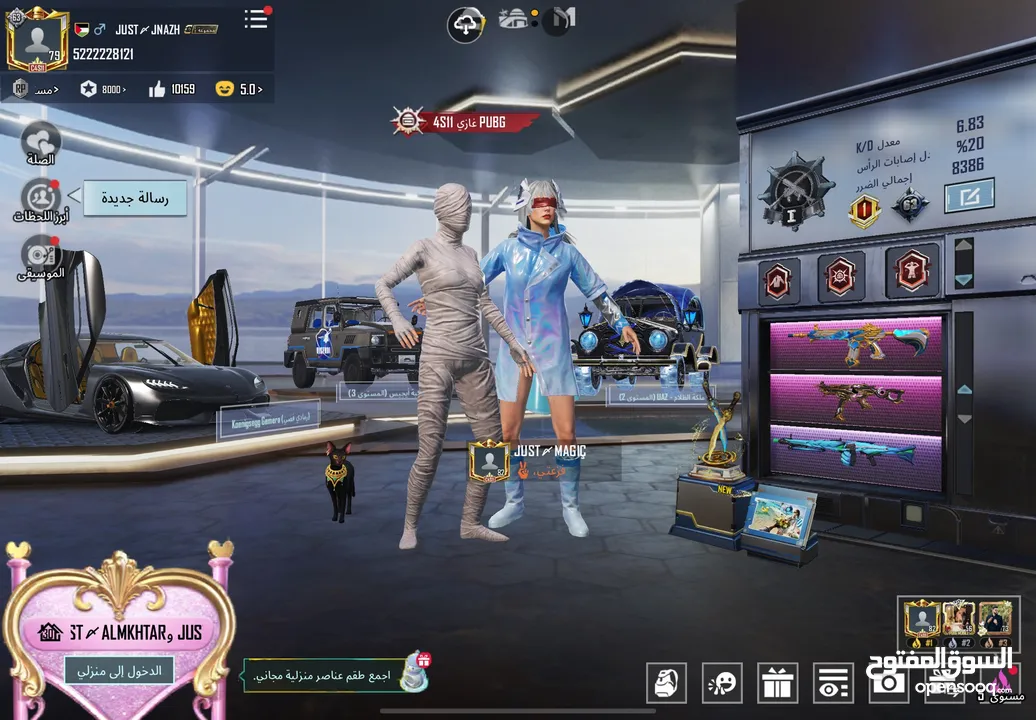Open the backpack inventory button
The height and width of the screenshot is (720, 1036).
pyautogui.click(x=665, y=683)
